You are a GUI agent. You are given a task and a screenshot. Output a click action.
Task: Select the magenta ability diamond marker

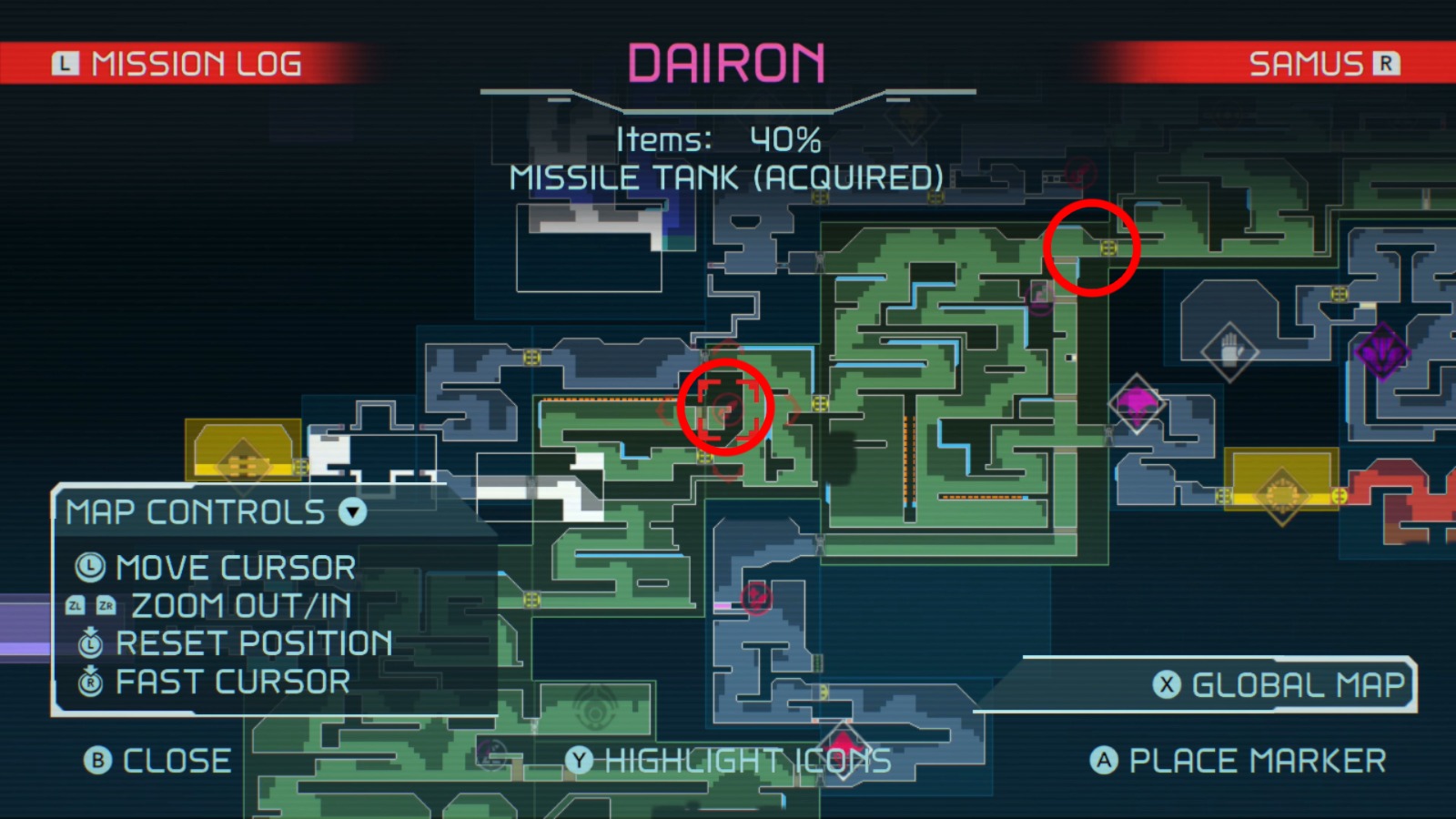click(1137, 405)
